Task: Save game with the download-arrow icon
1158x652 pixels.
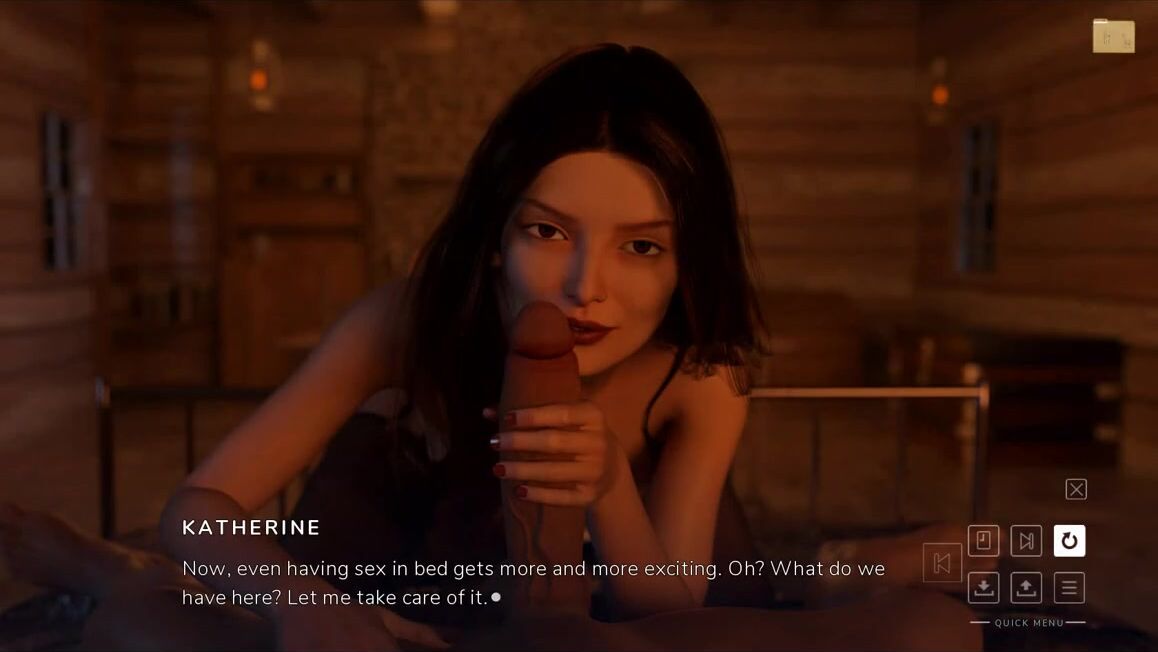Action: pos(983,587)
